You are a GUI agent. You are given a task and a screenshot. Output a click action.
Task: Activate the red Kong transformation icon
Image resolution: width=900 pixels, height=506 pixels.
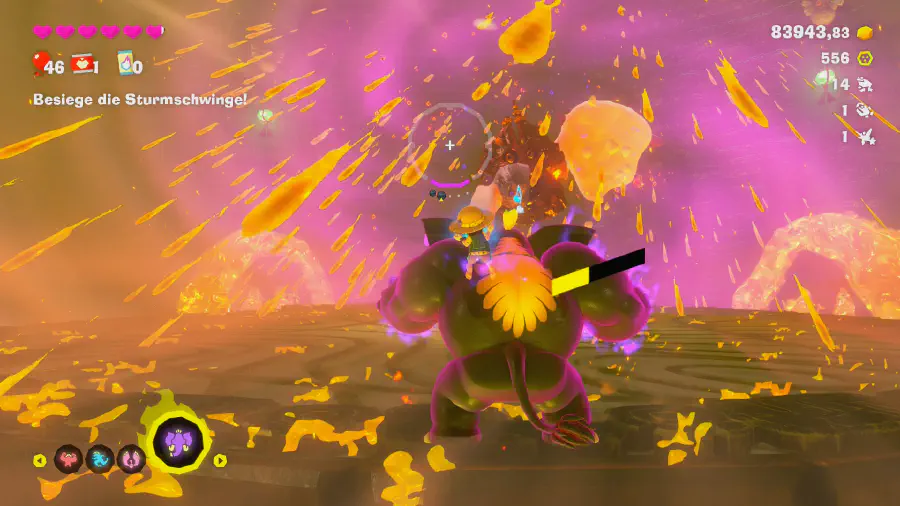coord(68,459)
